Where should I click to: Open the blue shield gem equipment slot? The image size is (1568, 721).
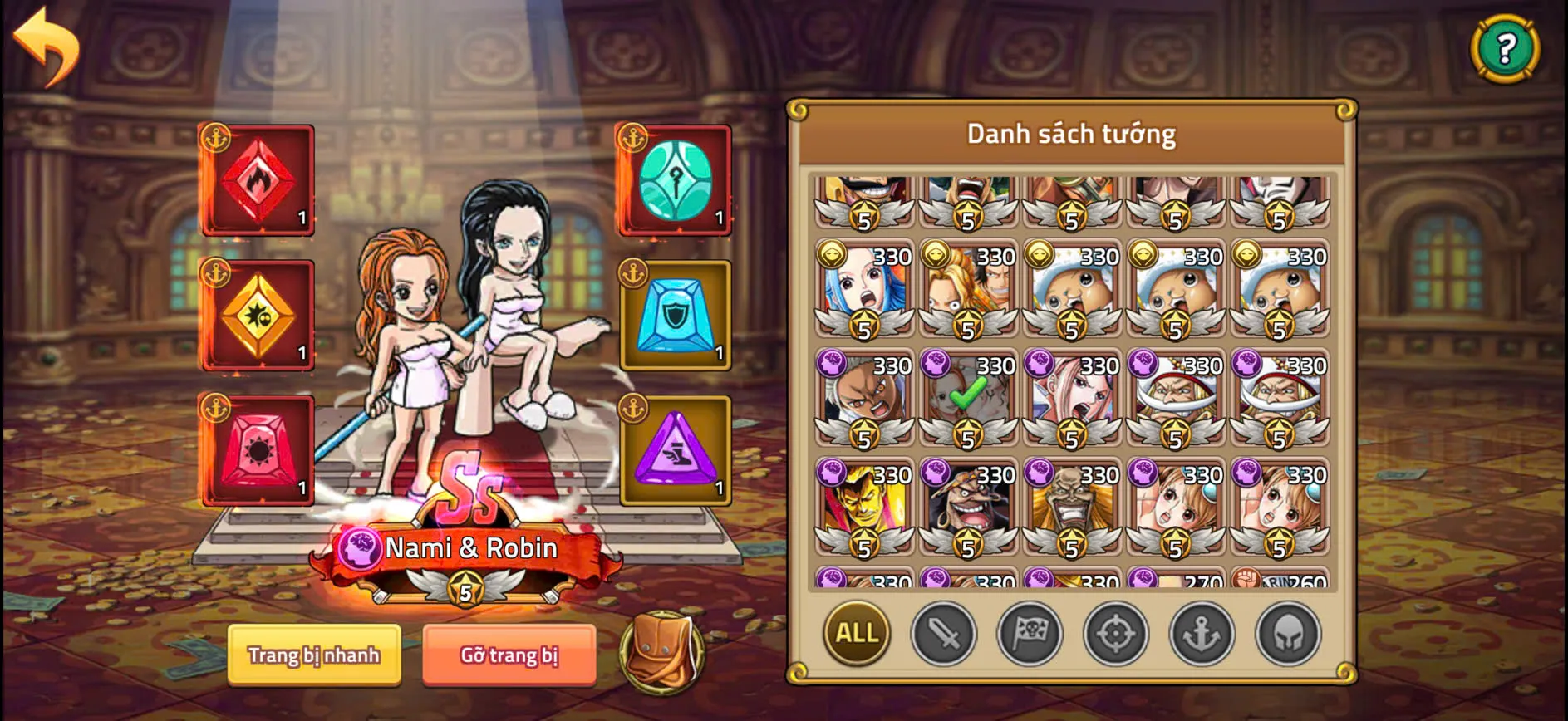(675, 316)
